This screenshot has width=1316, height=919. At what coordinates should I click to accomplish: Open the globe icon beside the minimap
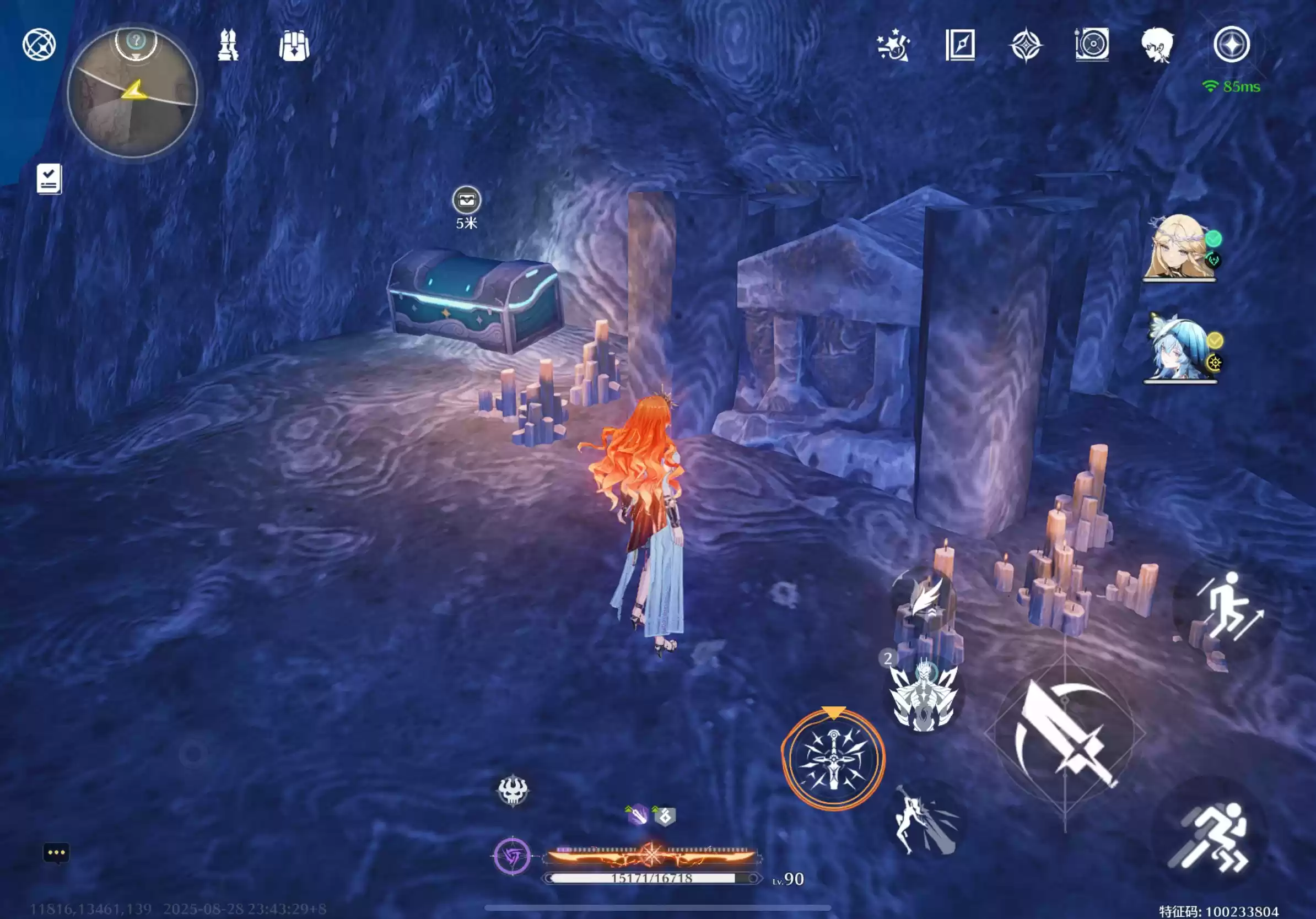39,45
